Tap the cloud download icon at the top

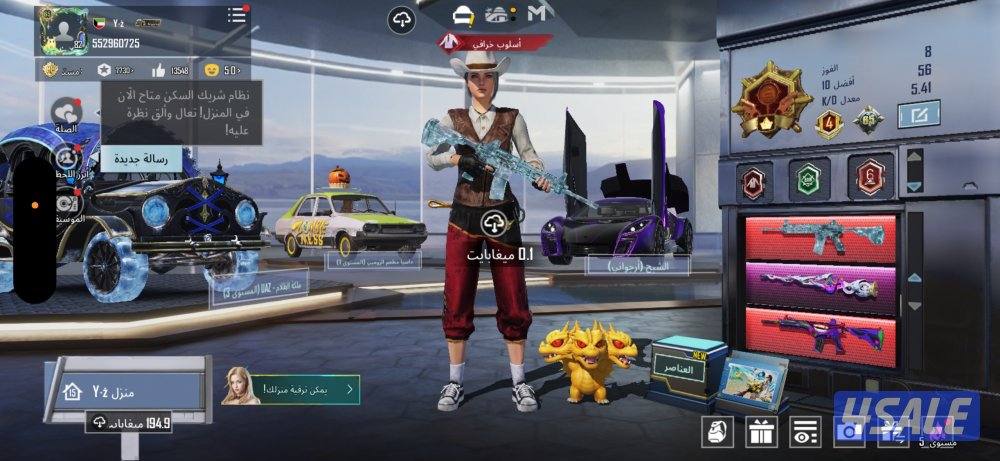(x=401, y=19)
